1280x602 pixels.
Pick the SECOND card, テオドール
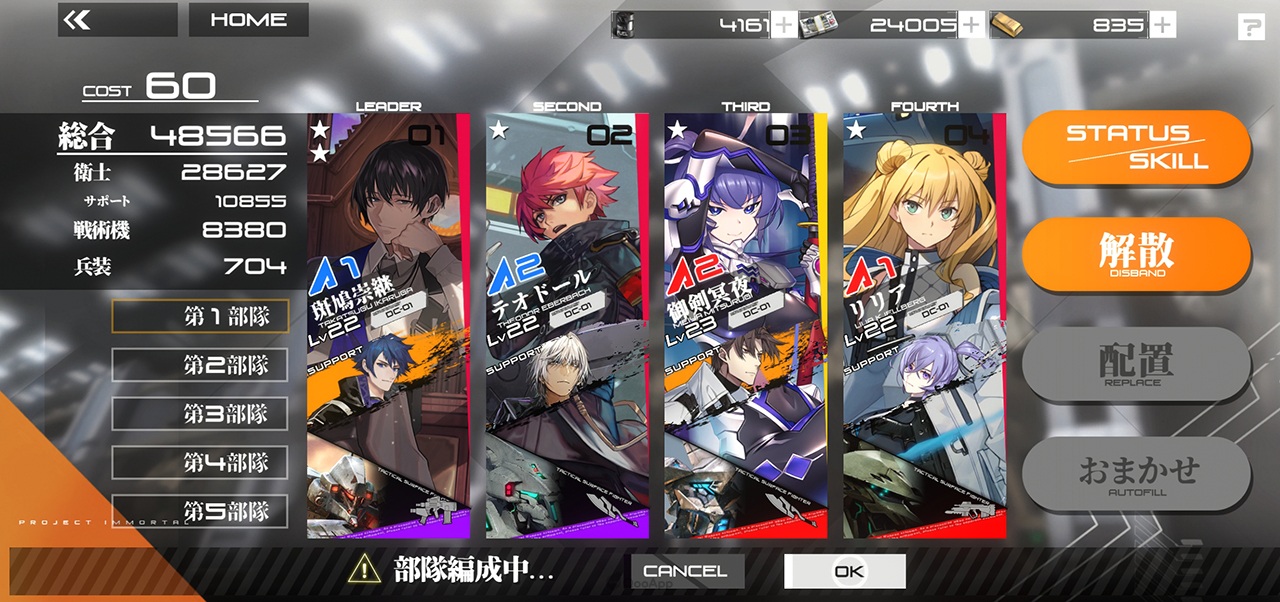coord(567,325)
